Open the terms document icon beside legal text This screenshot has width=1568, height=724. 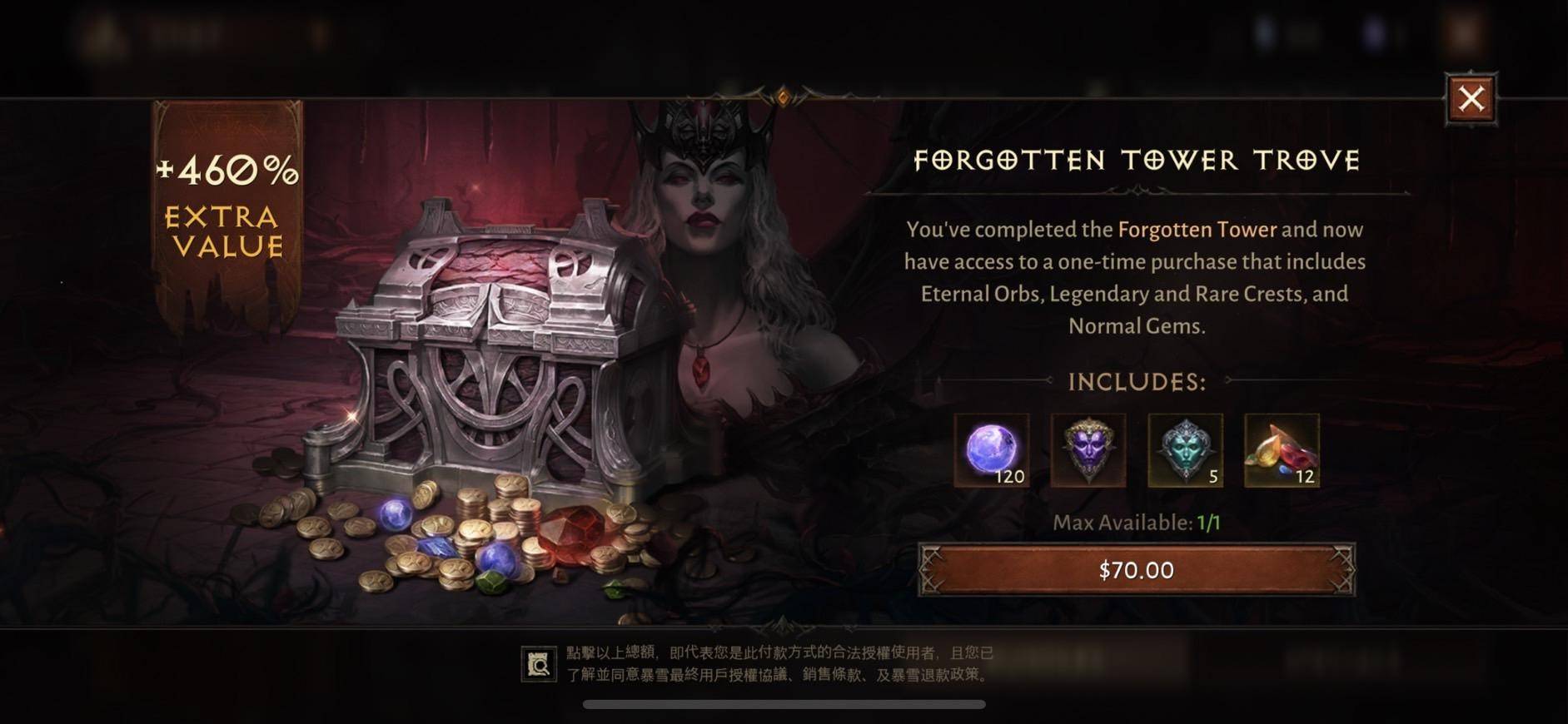click(x=539, y=664)
